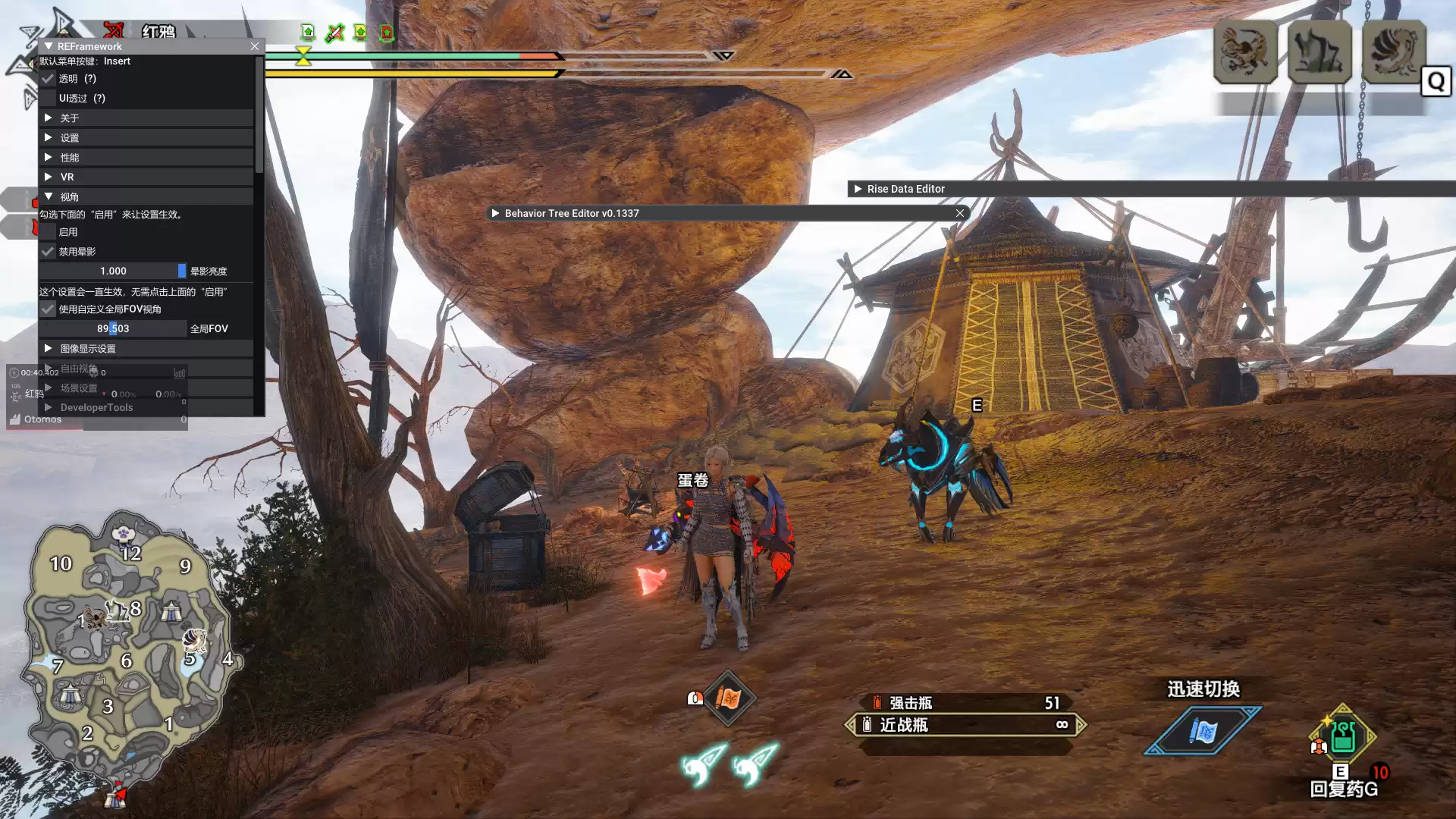Click the middle monster icon near the Q prompt

click(x=1319, y=52)
